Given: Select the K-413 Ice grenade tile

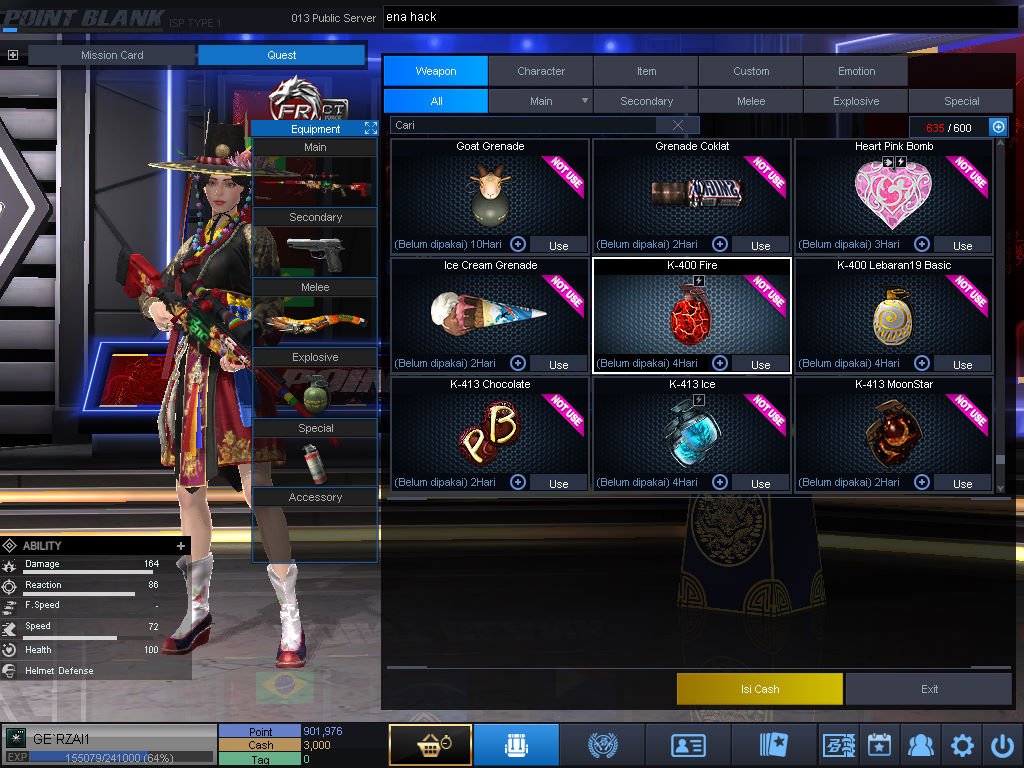Looking at the screenshot, I should coord(691,432).
